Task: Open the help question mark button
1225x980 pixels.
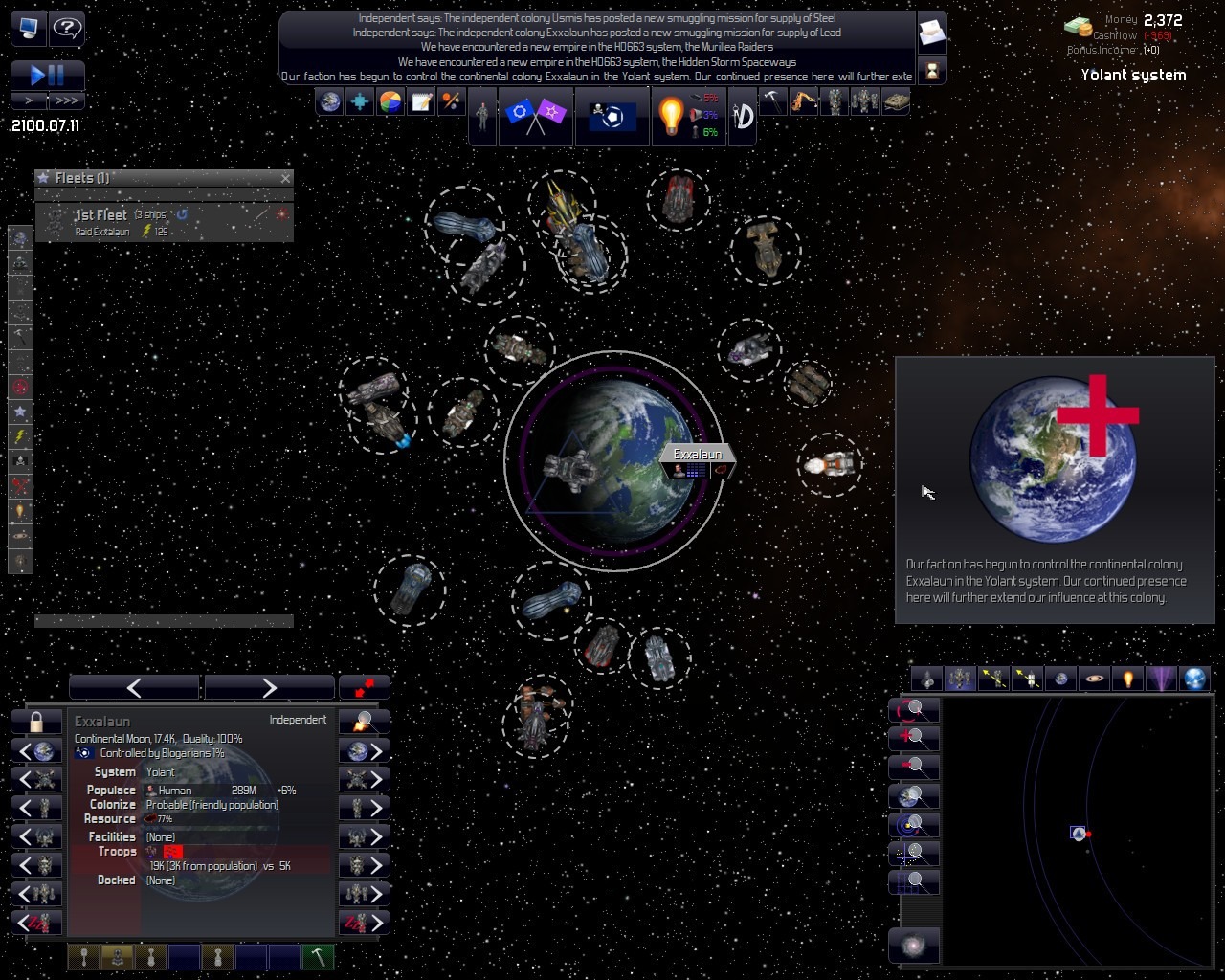Action: coord(66,28)
